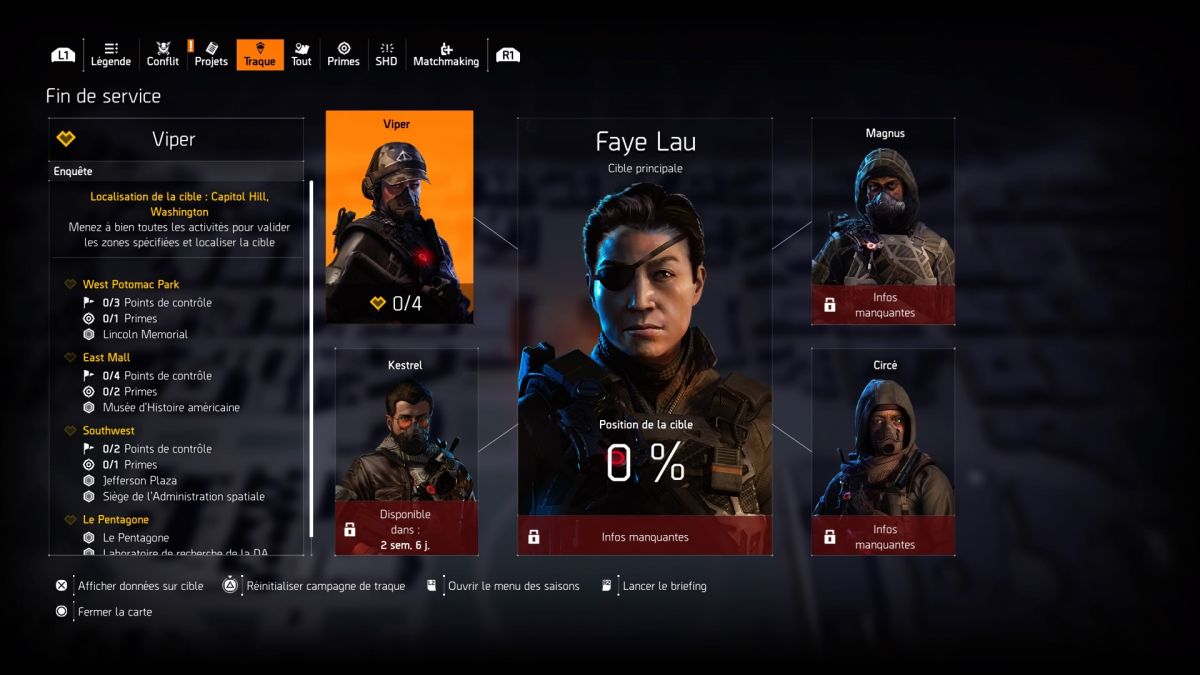1200x675 pixels.
Task: Select the Faye Lau main target card
Action: [644, 336]
